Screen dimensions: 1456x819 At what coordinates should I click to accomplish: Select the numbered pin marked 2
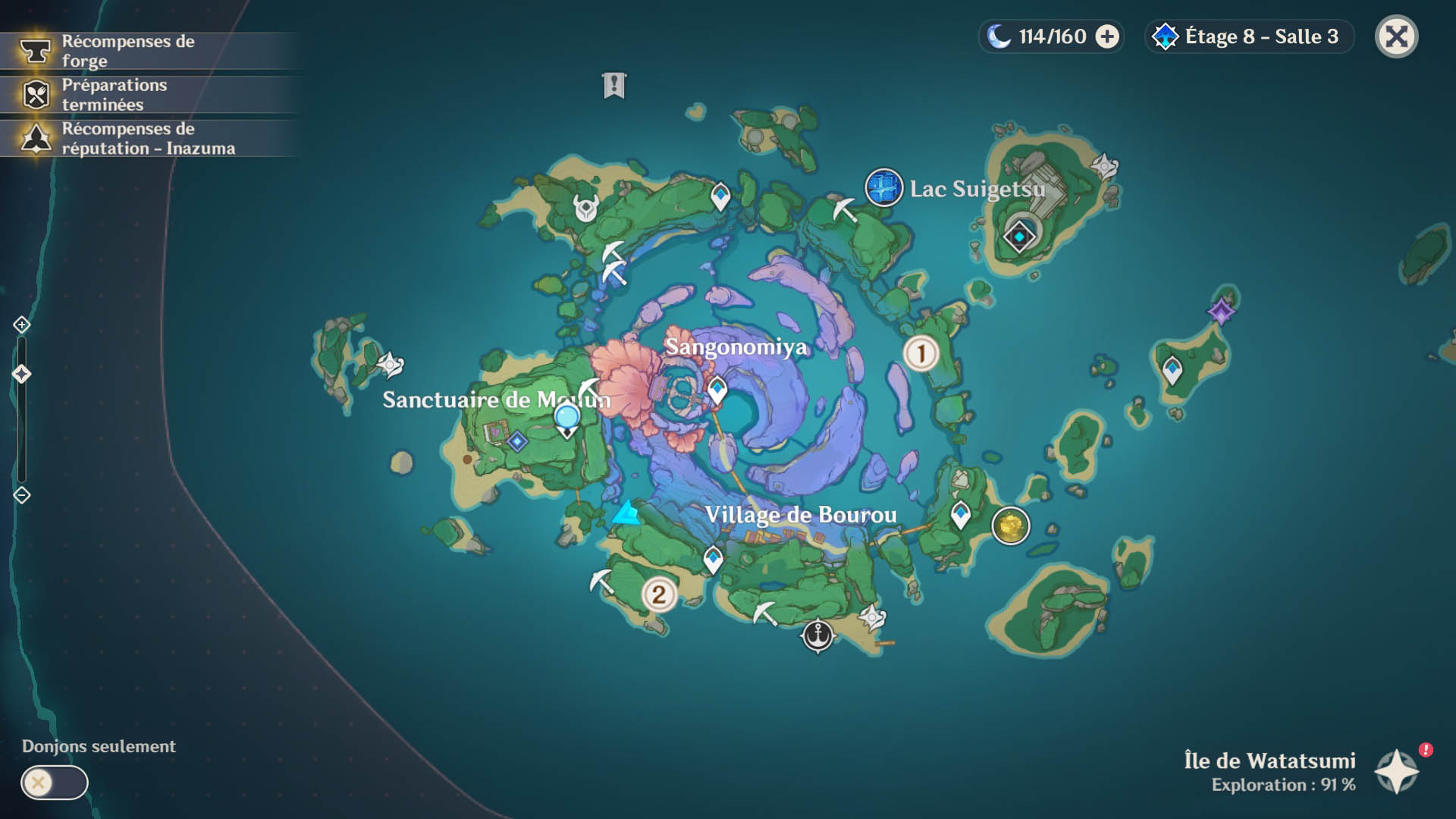(x=659, y=595)
